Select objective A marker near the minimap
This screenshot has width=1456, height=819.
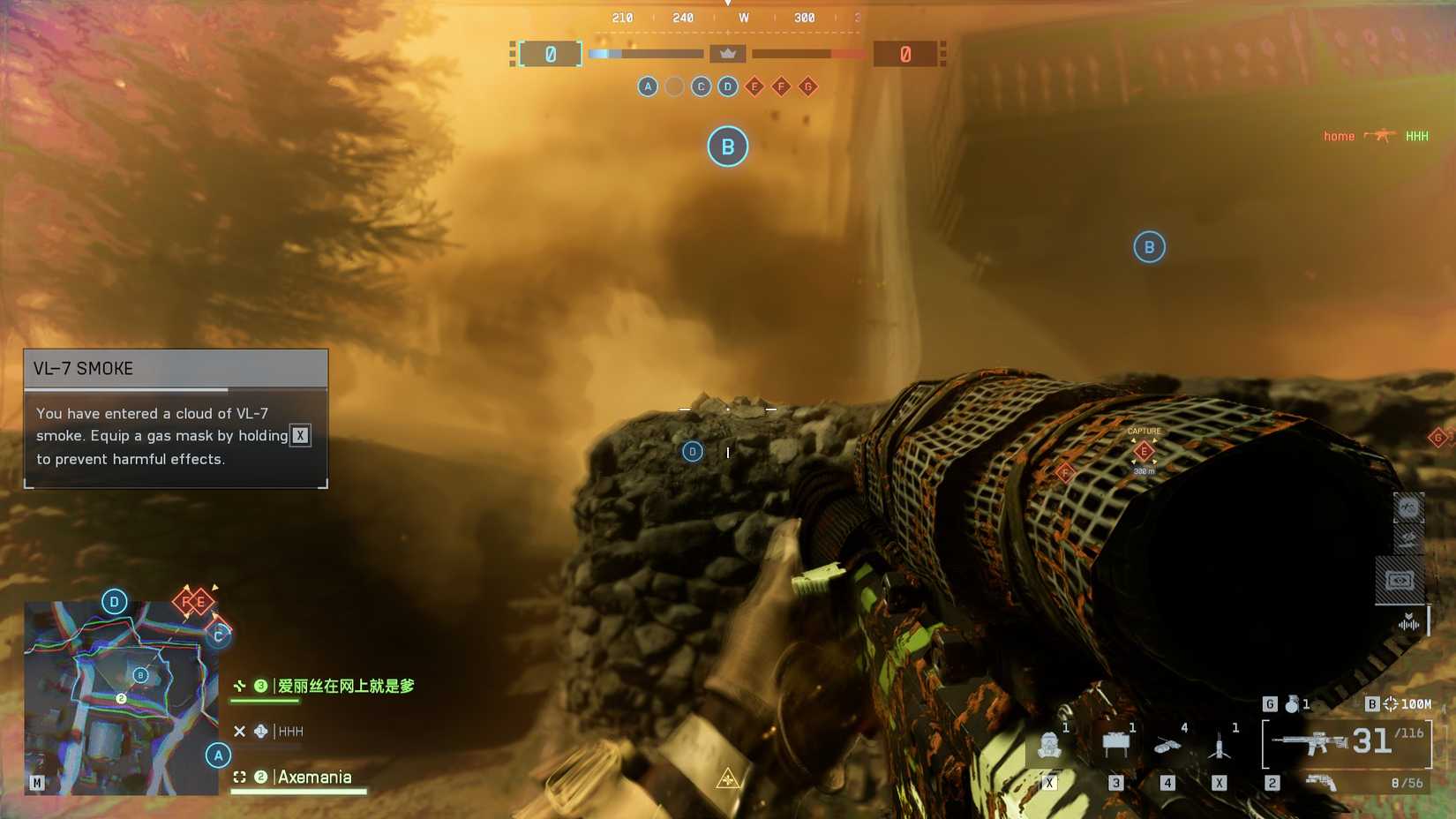click(x=217, y=755)
